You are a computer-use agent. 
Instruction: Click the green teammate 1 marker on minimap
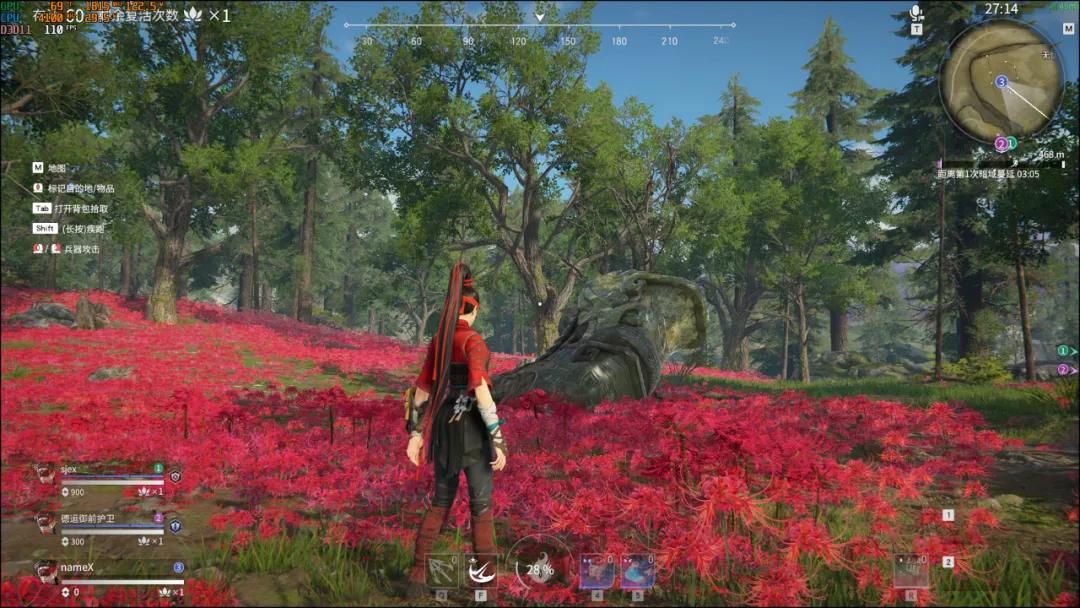pyautogui.click(x=1011, y=143)
